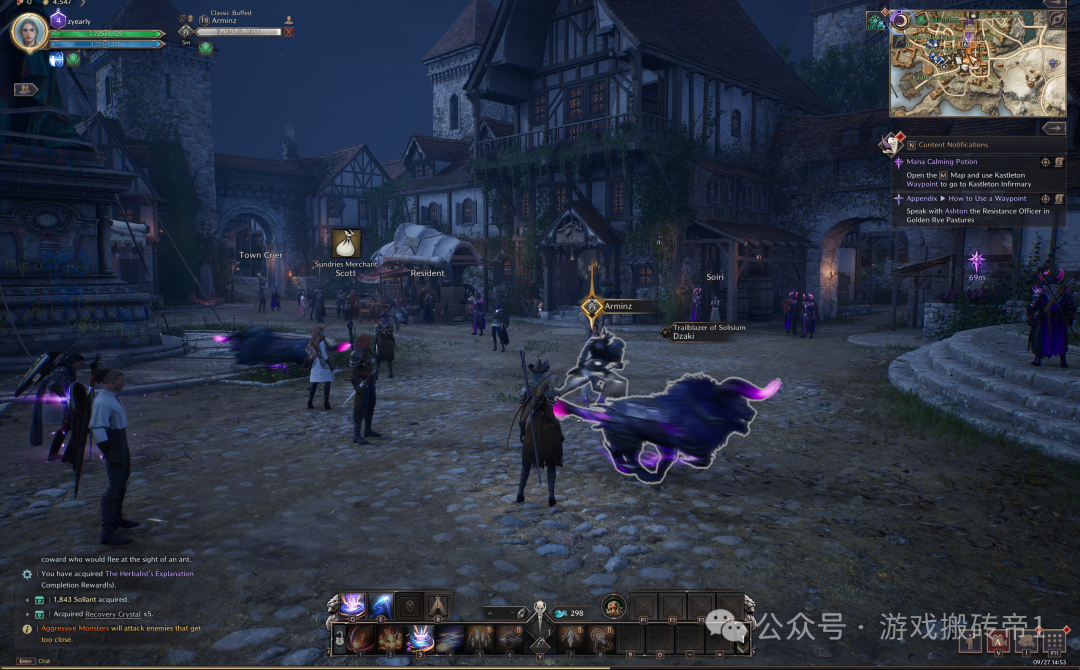Activate the skill in hotbar slot Q
The image size is (1080, 670).
tap(352, 605)
